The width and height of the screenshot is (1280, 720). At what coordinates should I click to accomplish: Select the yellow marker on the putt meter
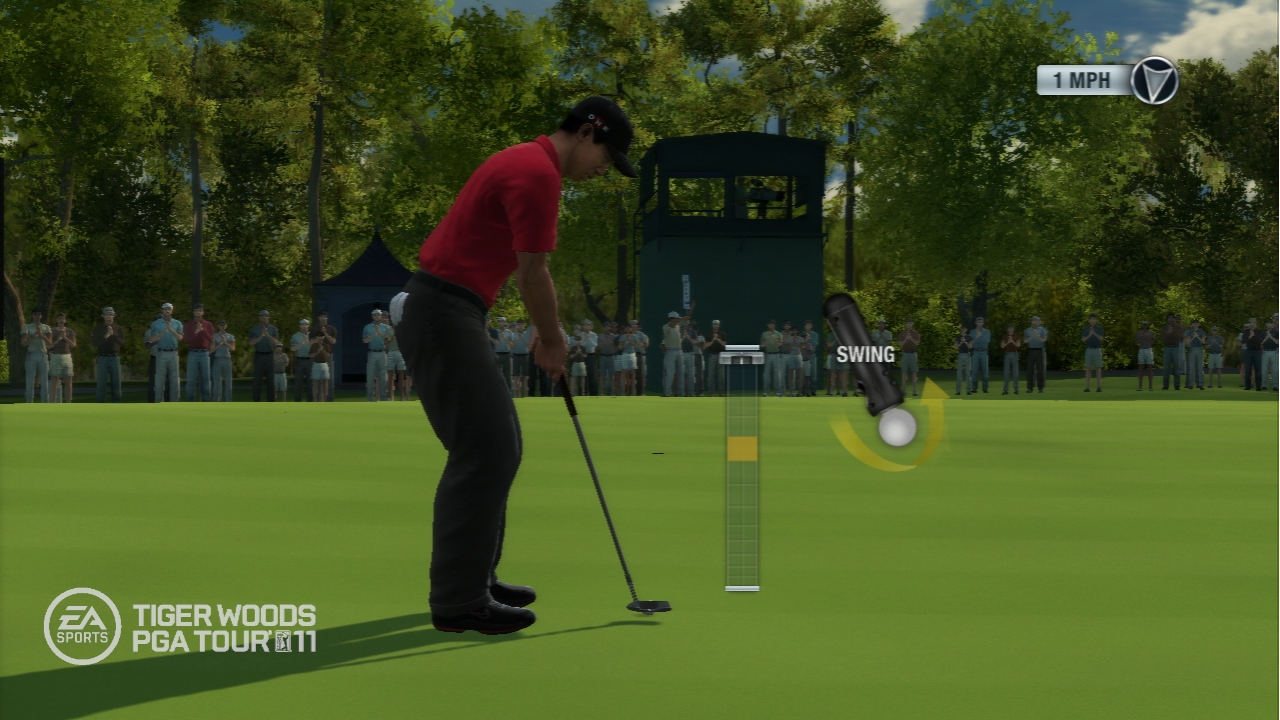(742, 449)
